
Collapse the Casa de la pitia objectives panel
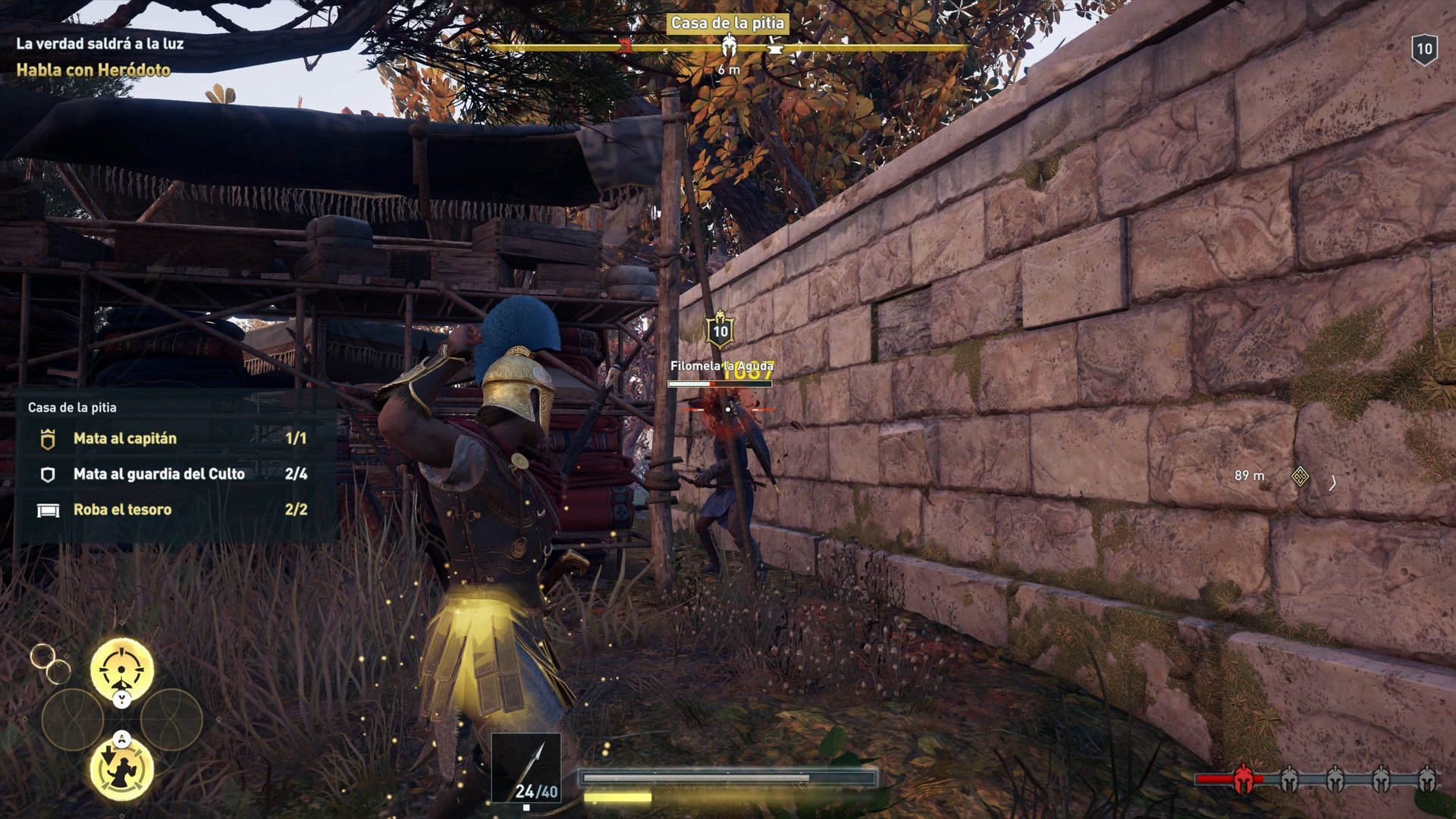[72, 407]
